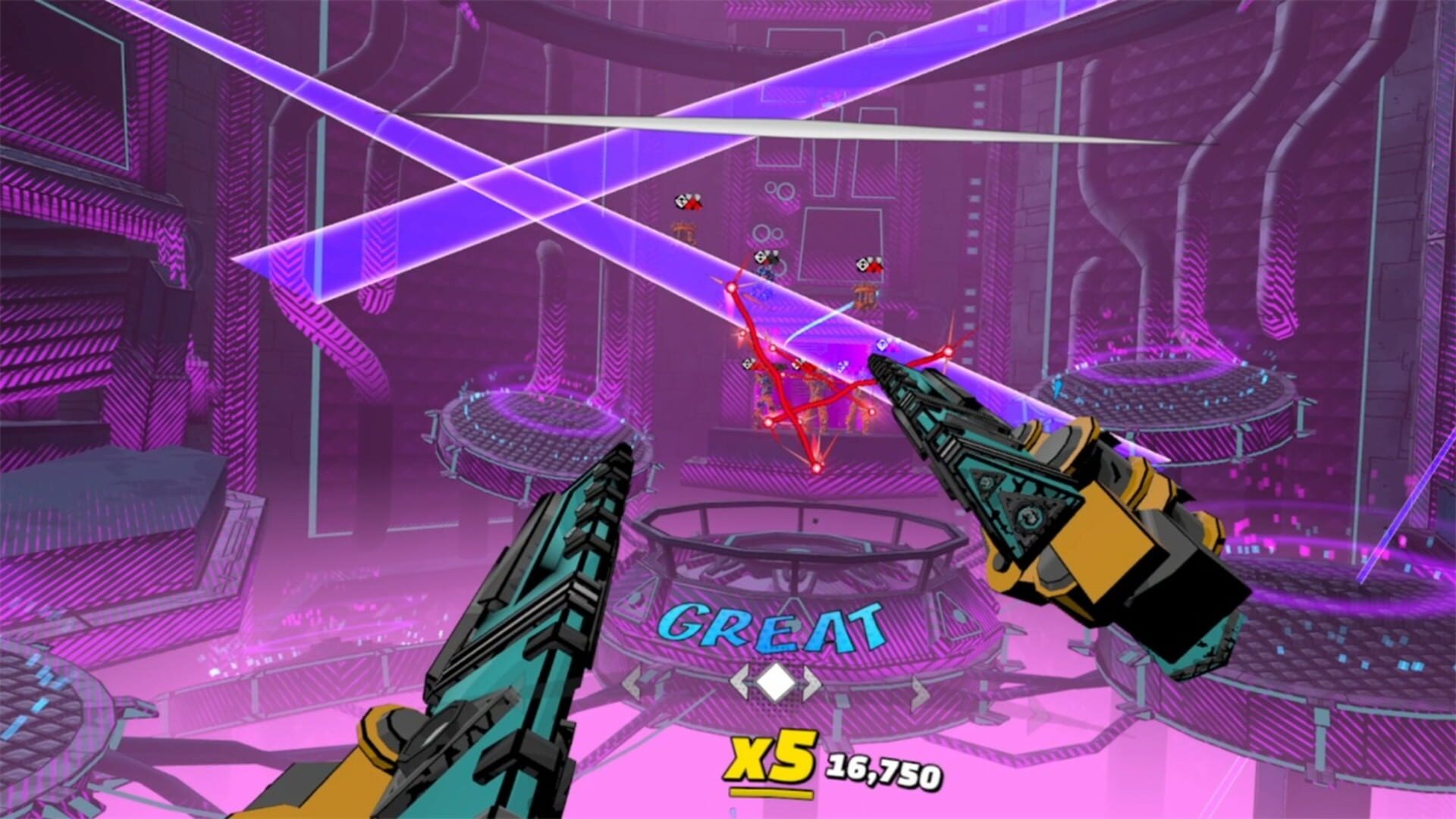
Task: Click the glowing red target node on the laser path
Action: coord(732,288)
